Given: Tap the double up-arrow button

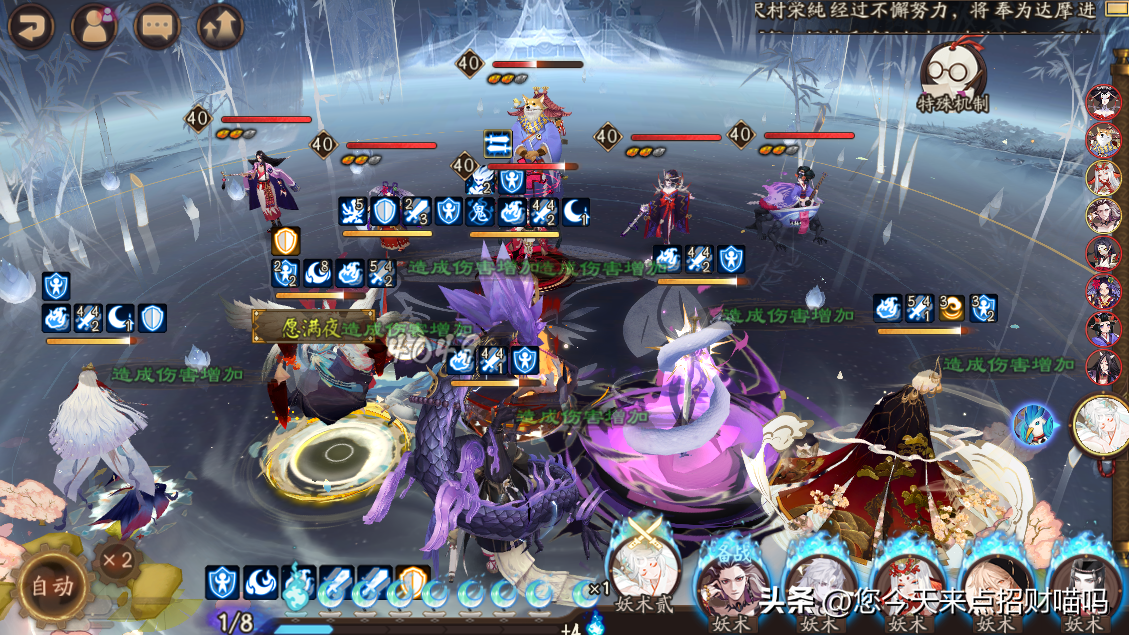Looking at the screenshot, I should pos(220,26).
